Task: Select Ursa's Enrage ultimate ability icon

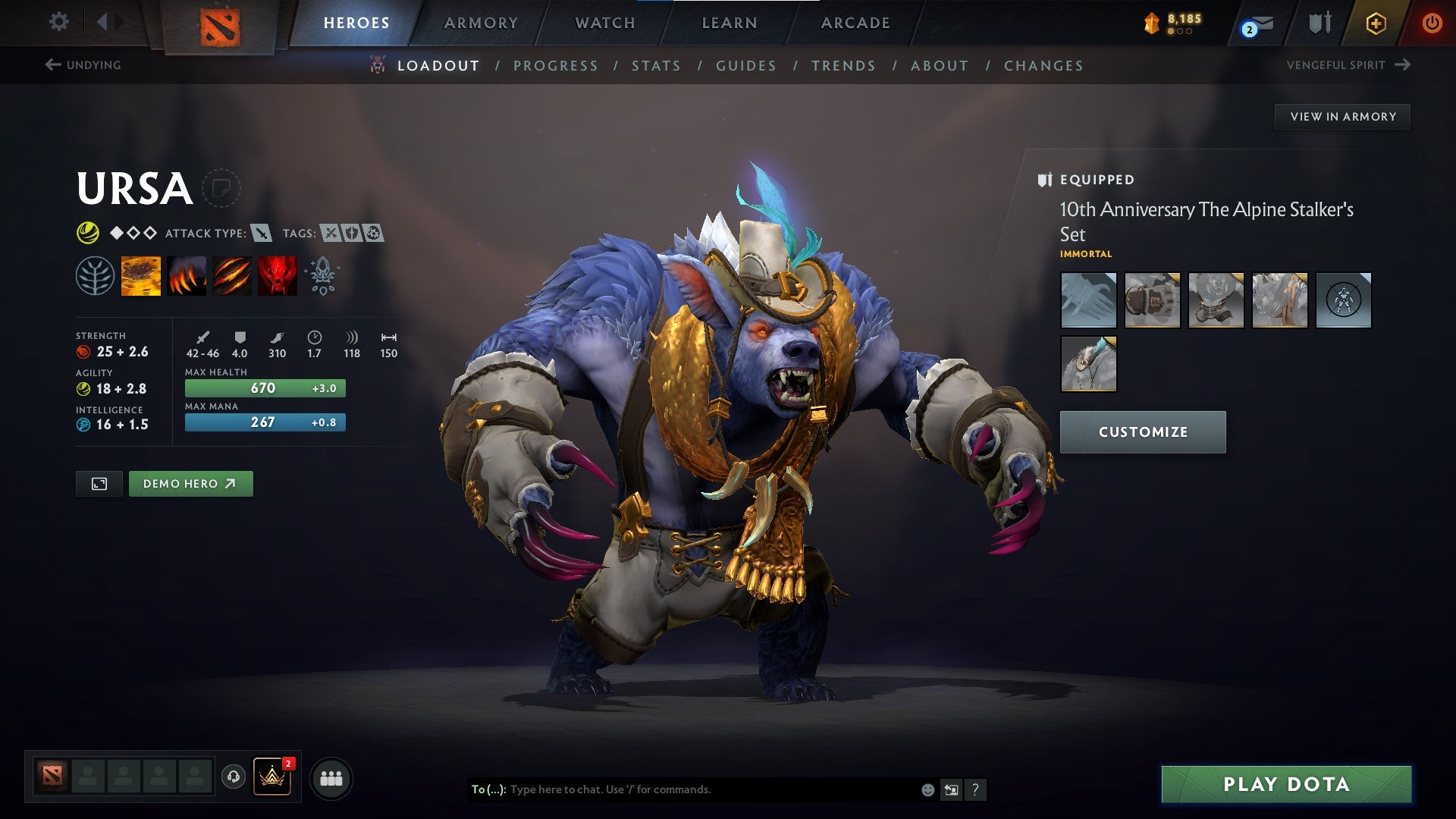Action: coord(276,275)
